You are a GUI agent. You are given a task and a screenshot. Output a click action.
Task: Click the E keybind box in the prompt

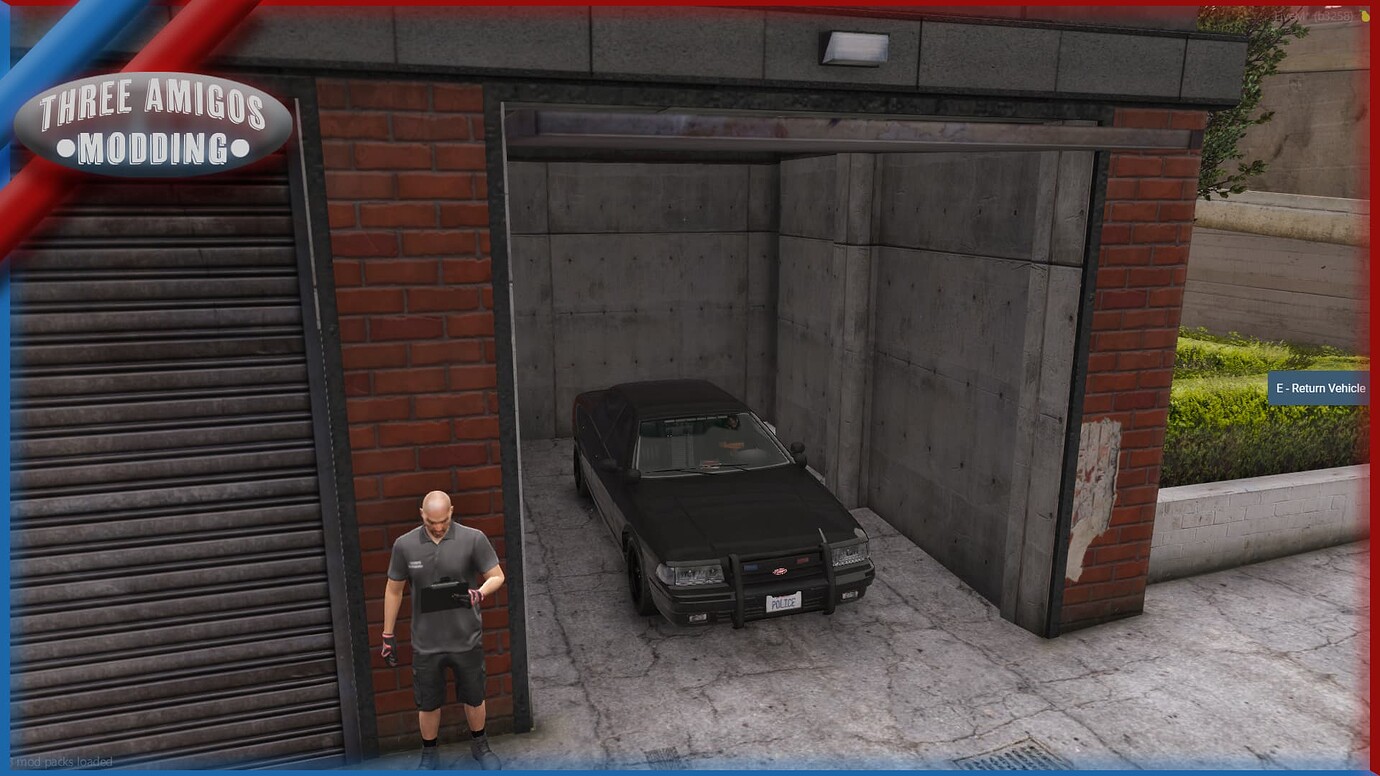click(x=1279, y=388)
